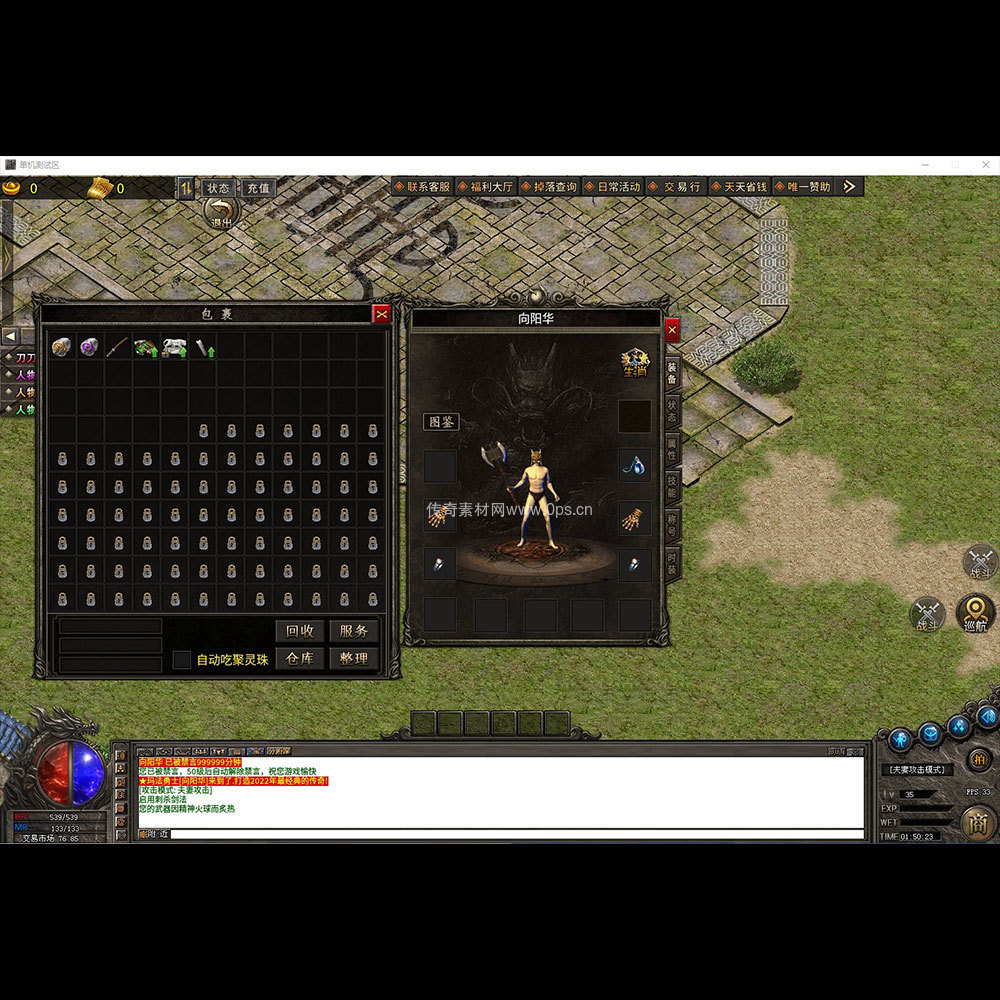This screenshot has height=1000, width=1000.
Task: Click the 回收 recycle button
Action: (299, 631)
